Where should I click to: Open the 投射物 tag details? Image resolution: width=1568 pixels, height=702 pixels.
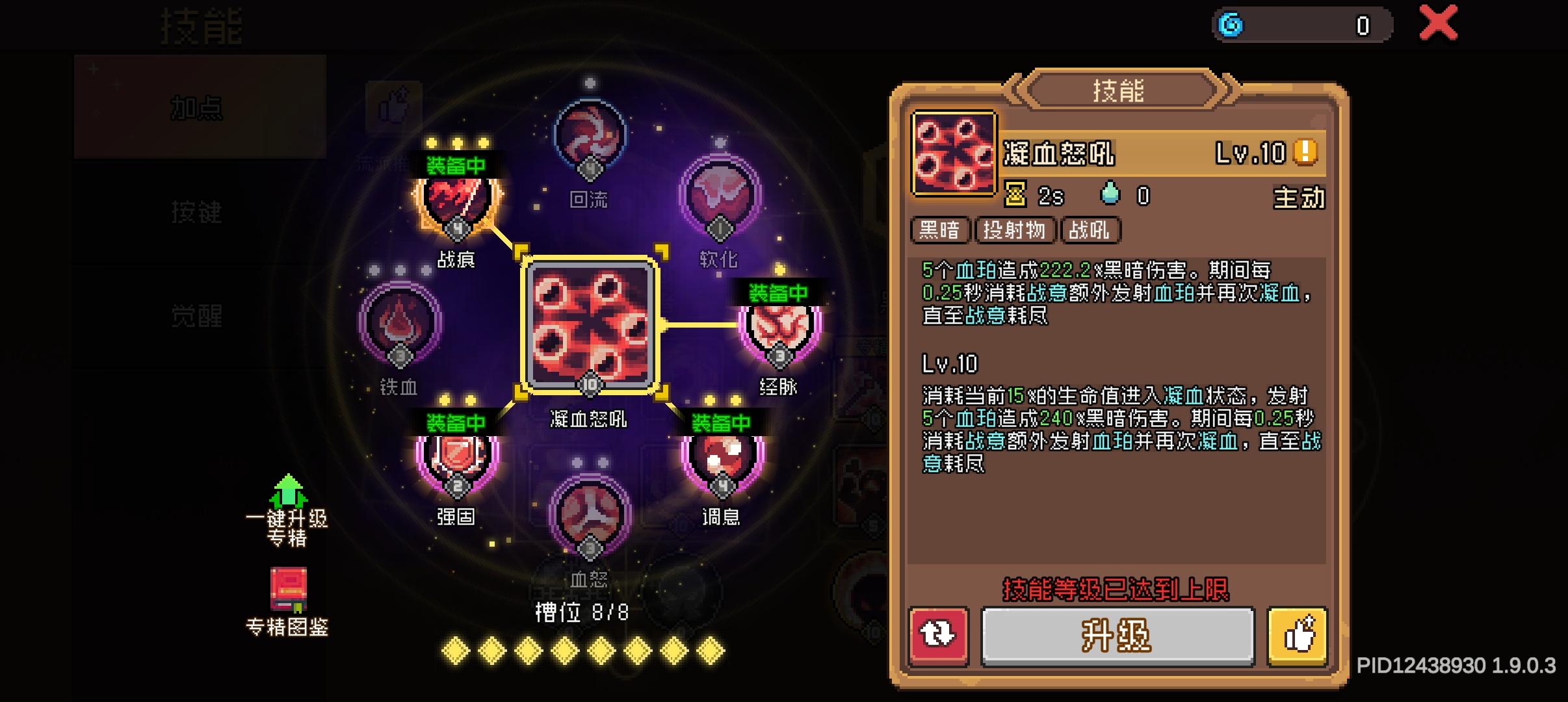point(1014,231)
